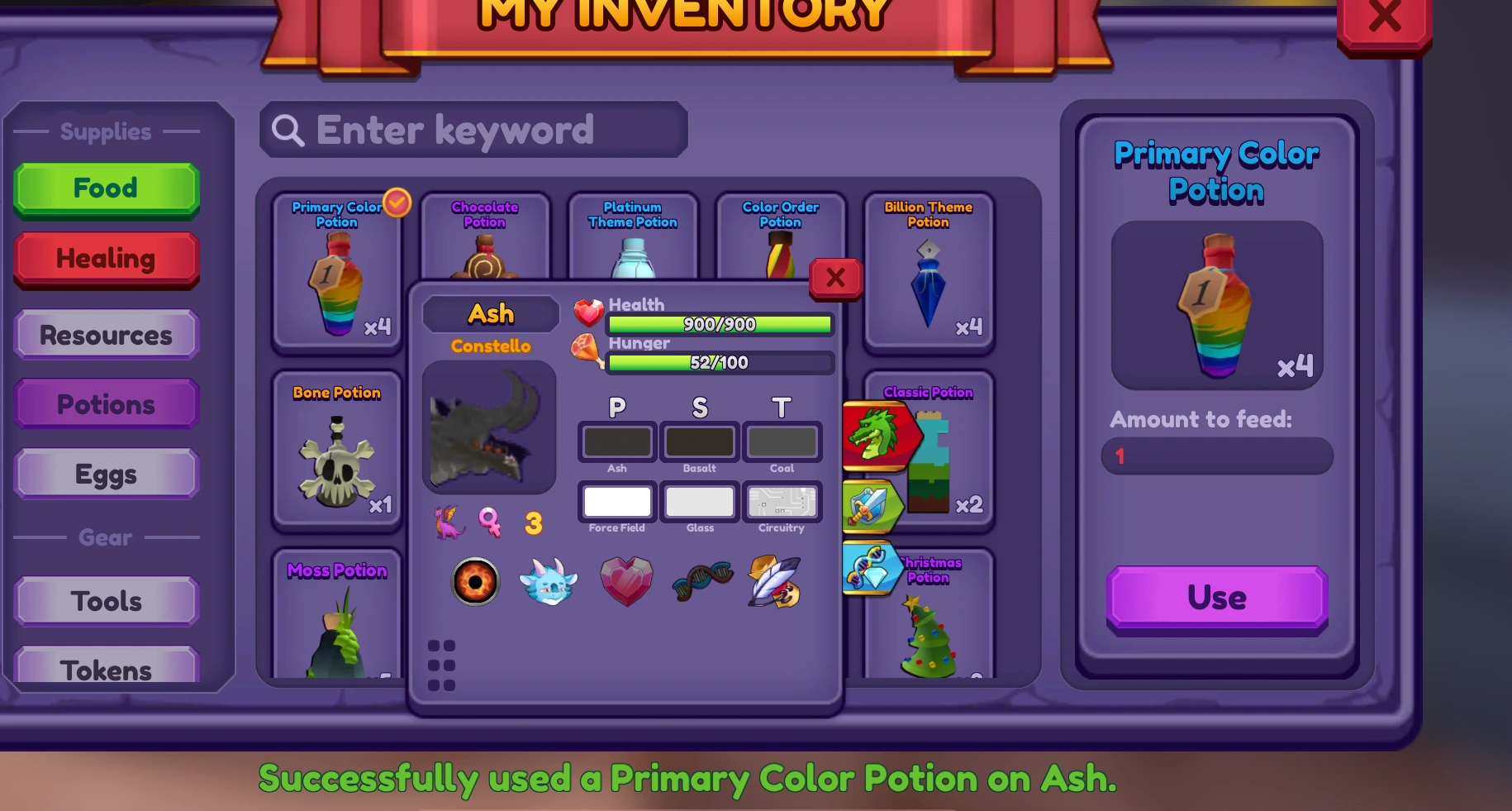Select the Force Field trait swatch
1512x811 pixels.
[x=617, y=502]
